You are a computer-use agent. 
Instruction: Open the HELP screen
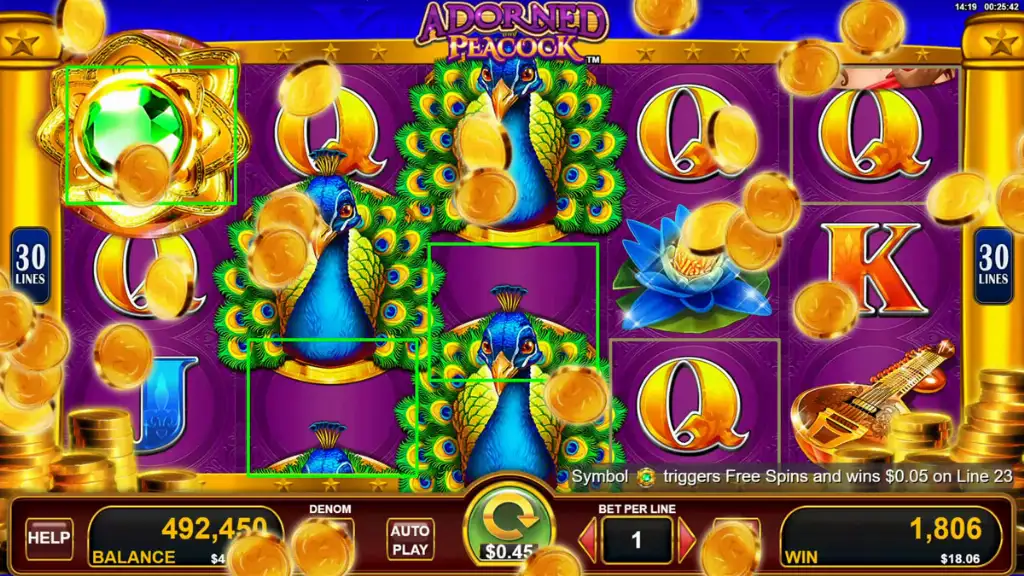48,538
